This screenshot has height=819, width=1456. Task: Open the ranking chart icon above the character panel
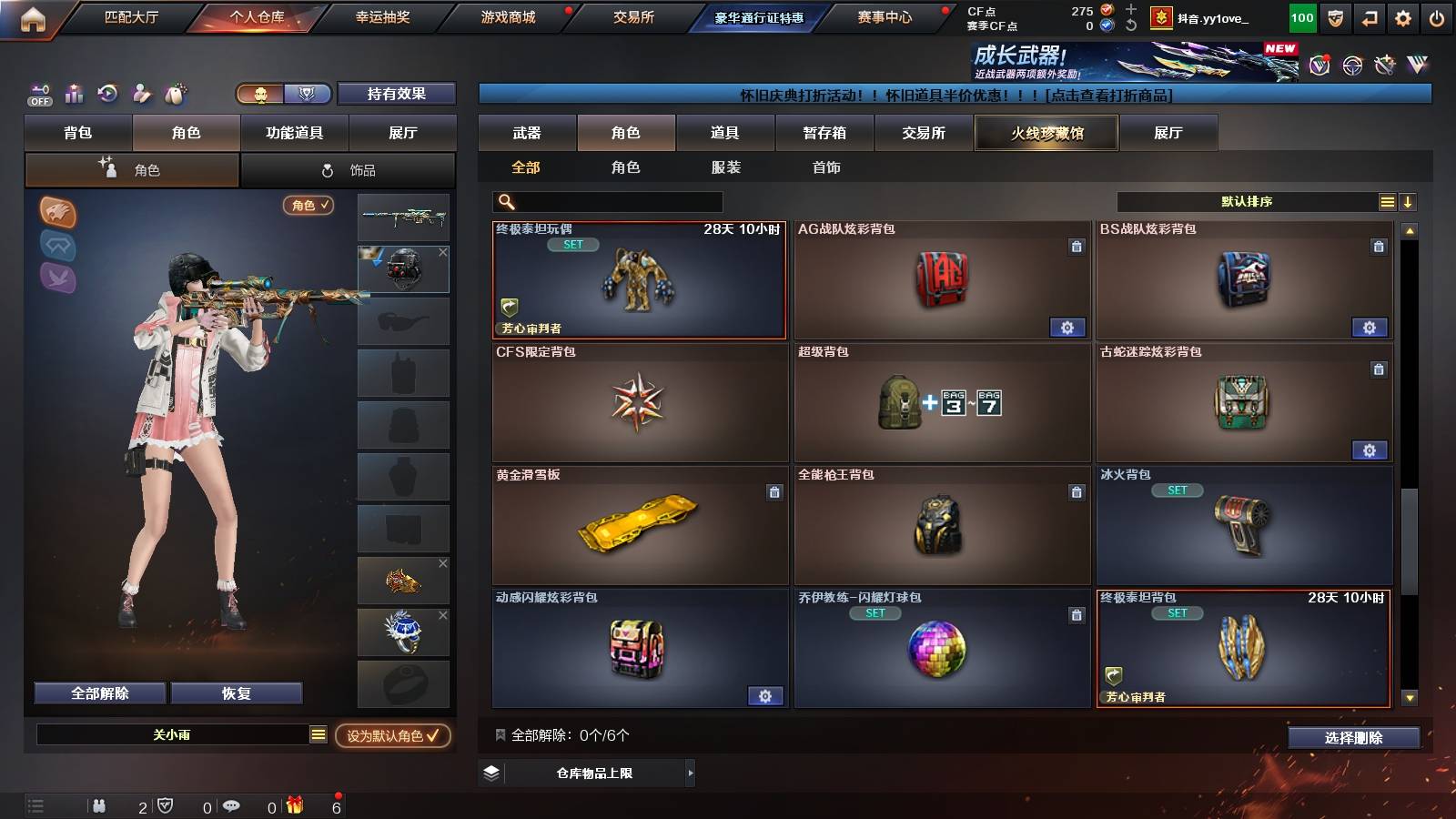click(x=74, y=94)
